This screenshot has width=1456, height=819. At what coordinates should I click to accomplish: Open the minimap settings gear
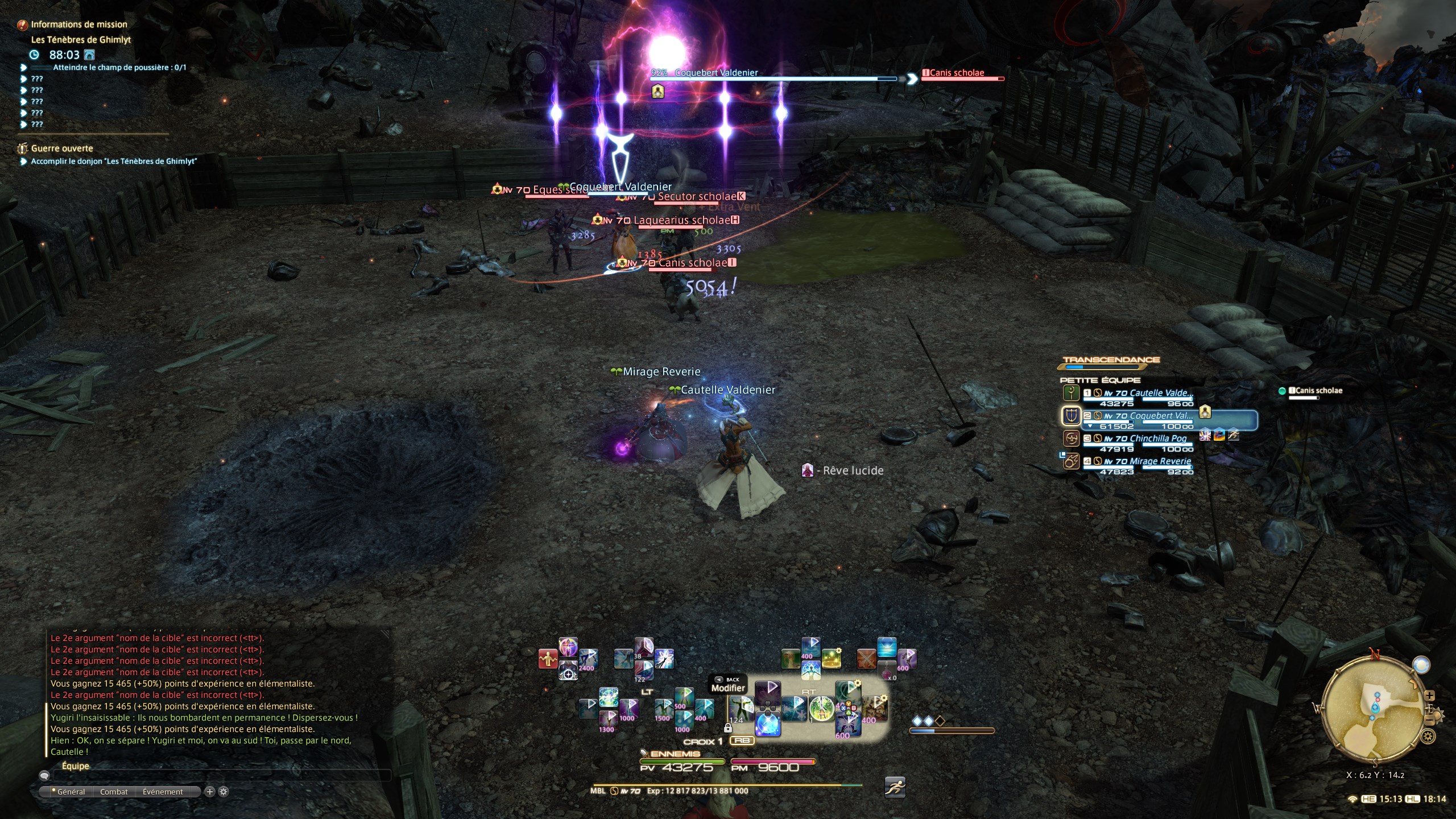click(x=1428, y=737)
